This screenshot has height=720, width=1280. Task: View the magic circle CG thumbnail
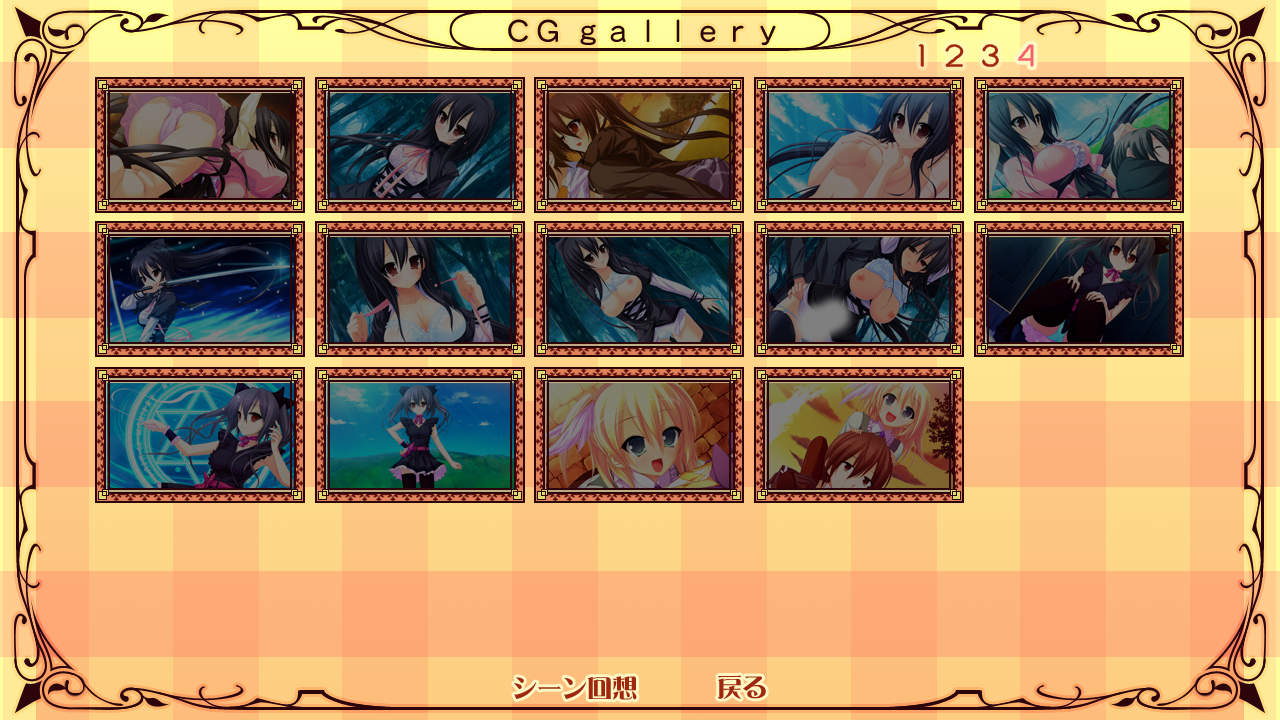(x=200, y=435)
